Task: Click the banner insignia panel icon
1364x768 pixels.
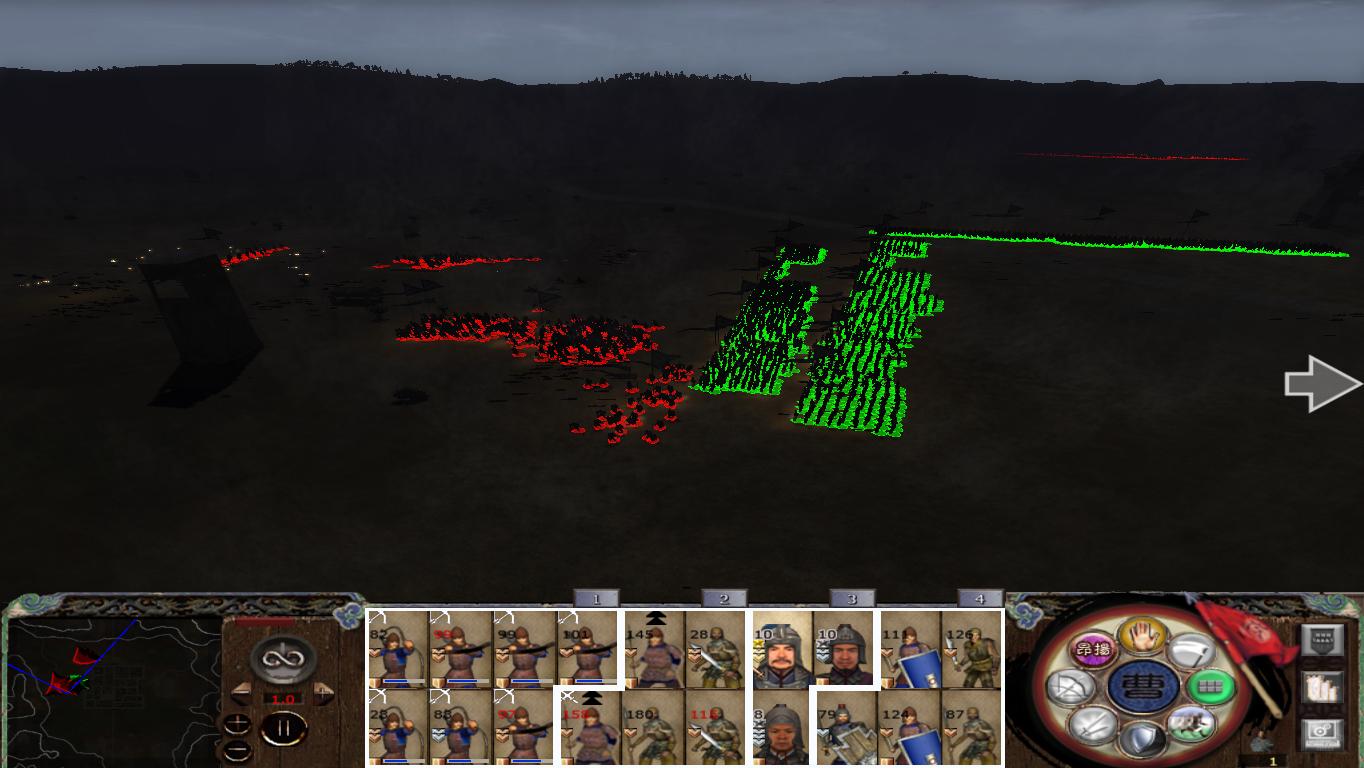Action: point(1323,637)
